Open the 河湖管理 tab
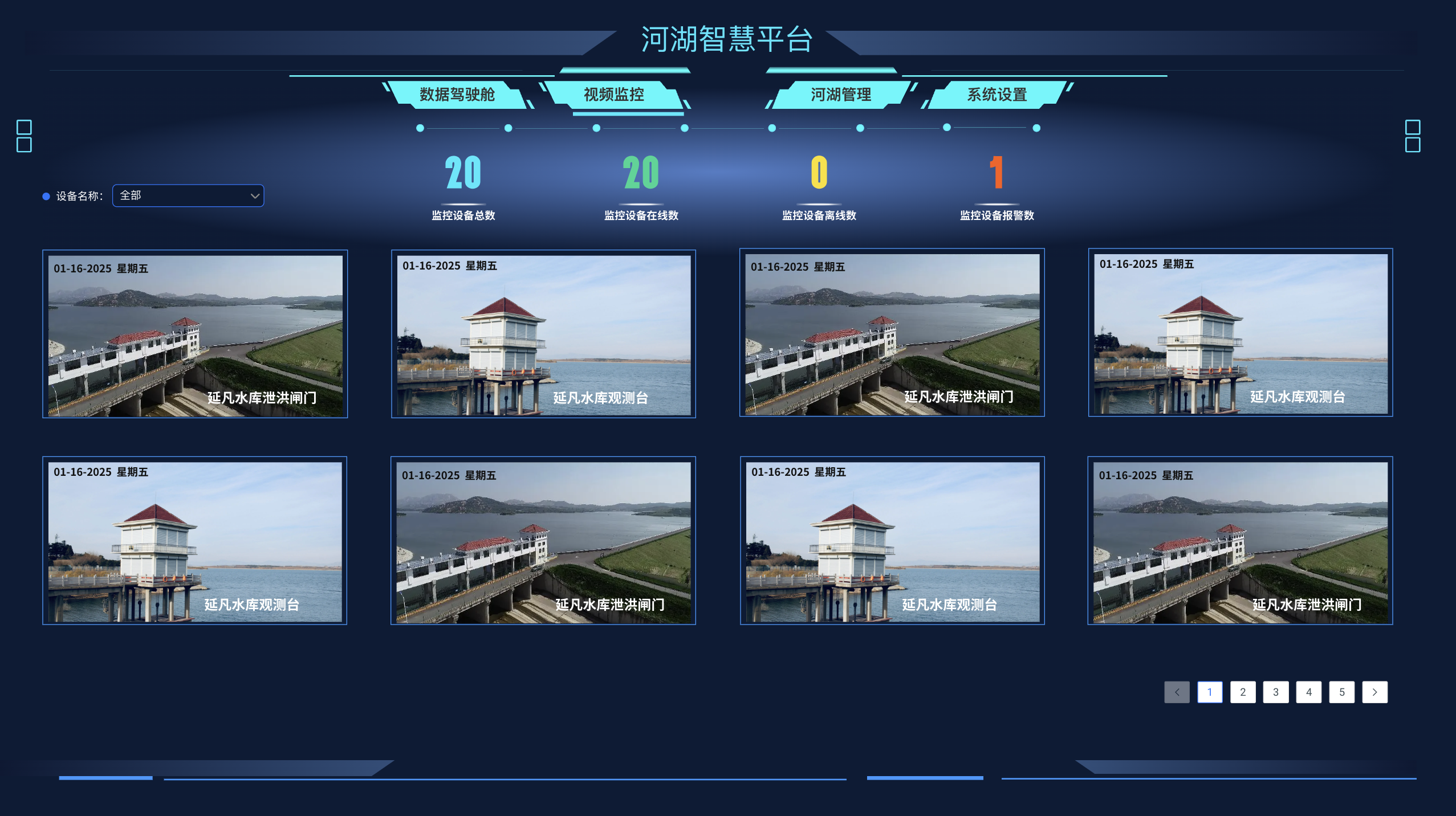 [840, 95]
